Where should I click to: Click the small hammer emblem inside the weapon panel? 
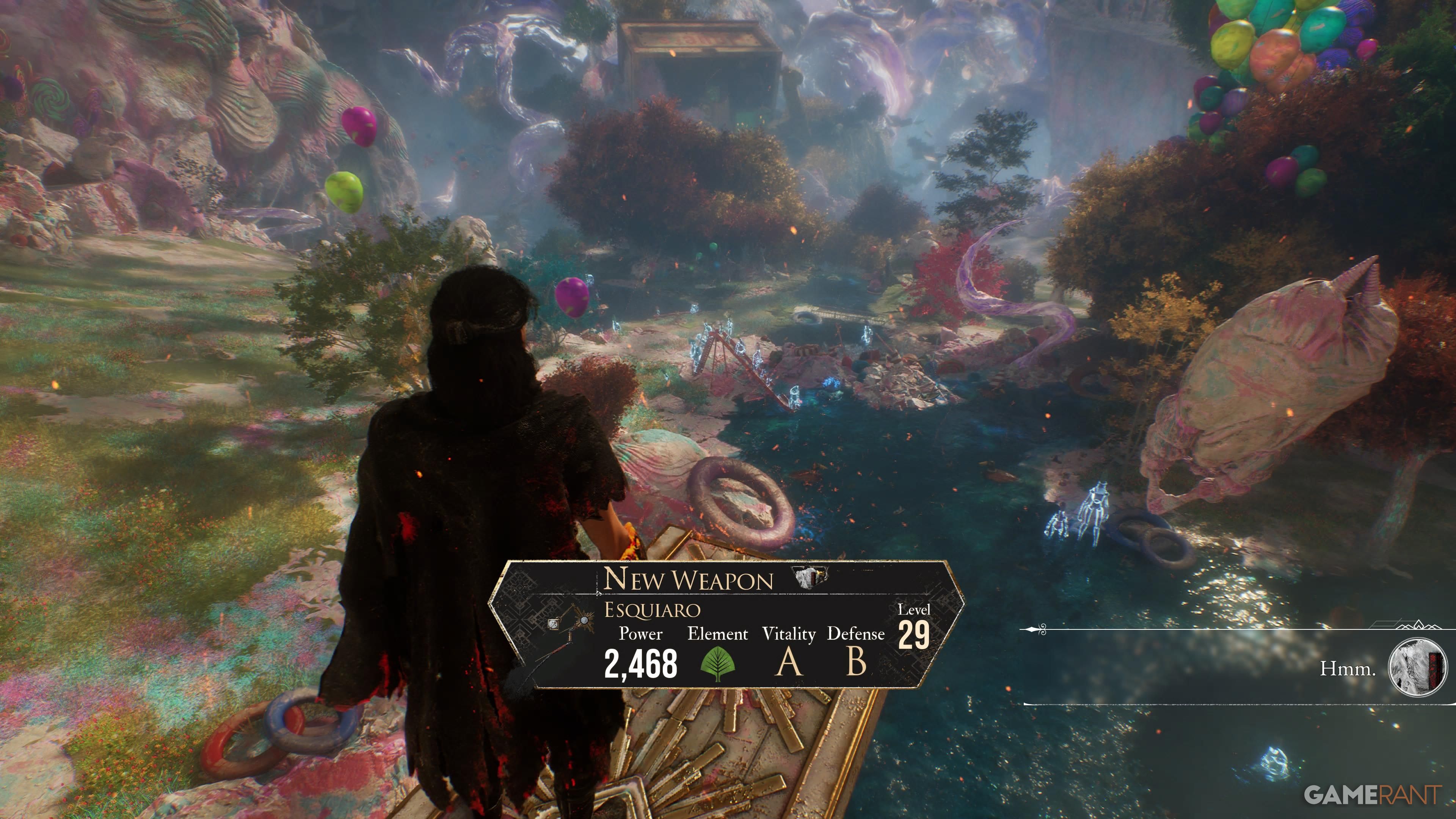coord(553,624)
